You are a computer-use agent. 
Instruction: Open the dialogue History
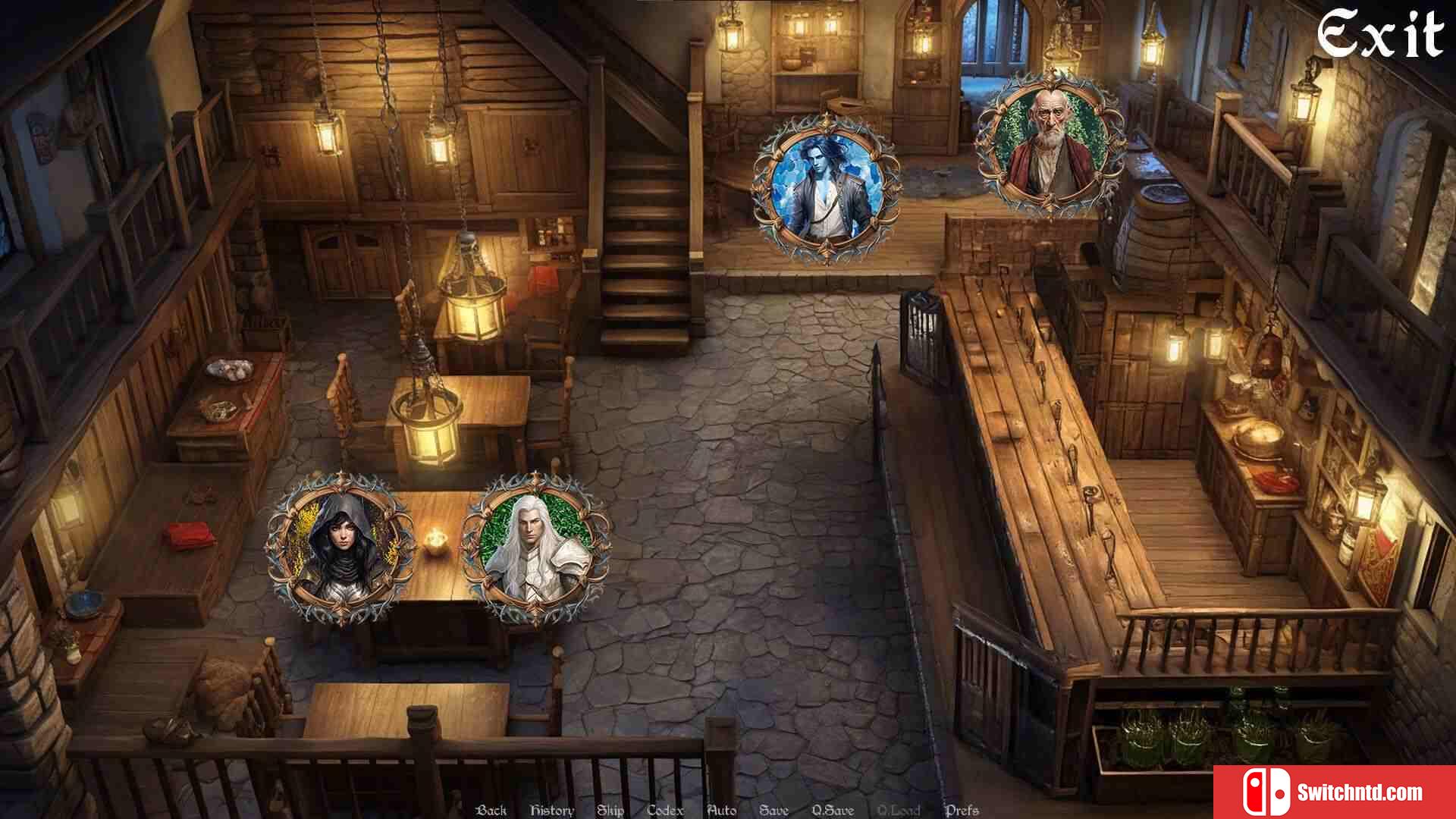(551, 810)
